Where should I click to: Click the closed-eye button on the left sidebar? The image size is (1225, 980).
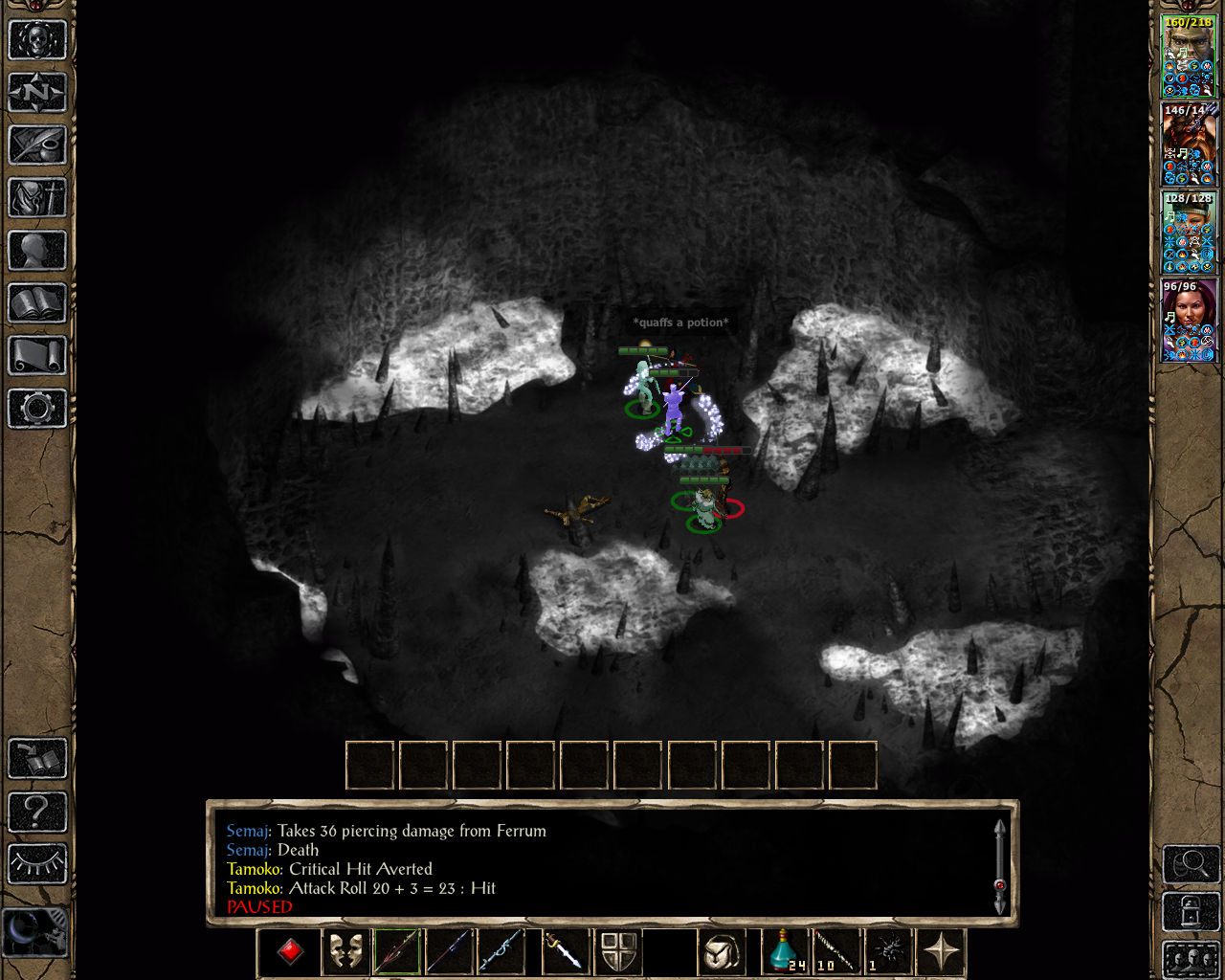pyautogui.click(x=37, y=864)
